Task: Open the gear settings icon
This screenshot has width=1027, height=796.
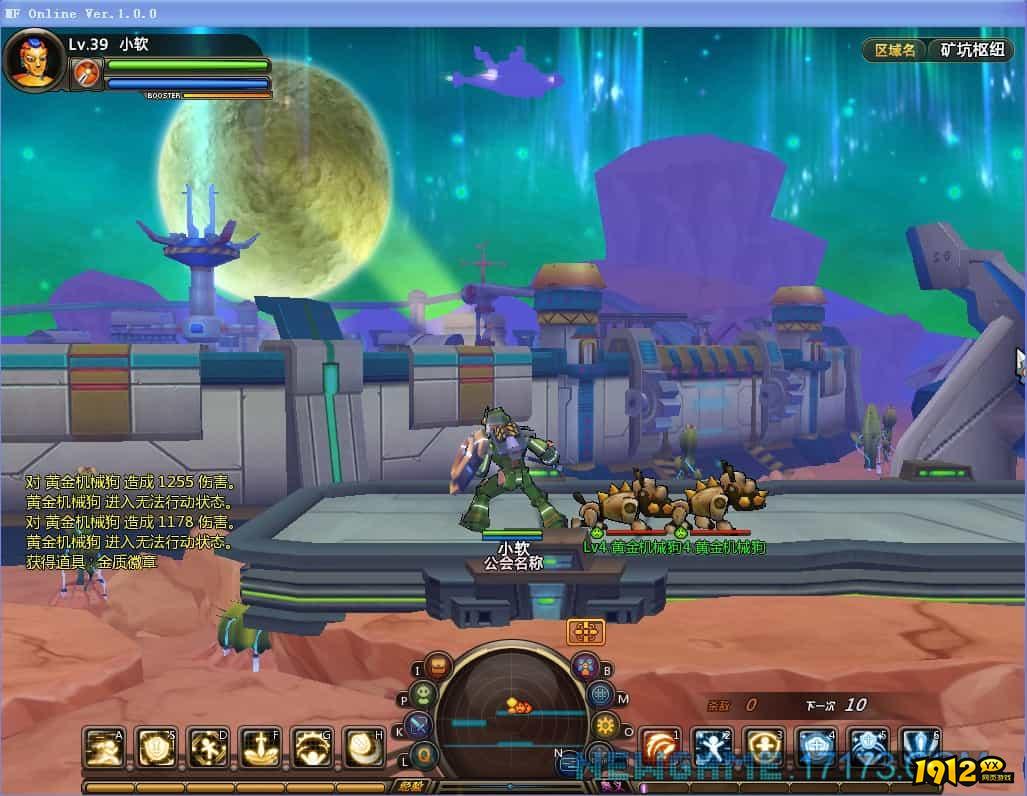Action: pyautogui.click(x=604, y=726)
